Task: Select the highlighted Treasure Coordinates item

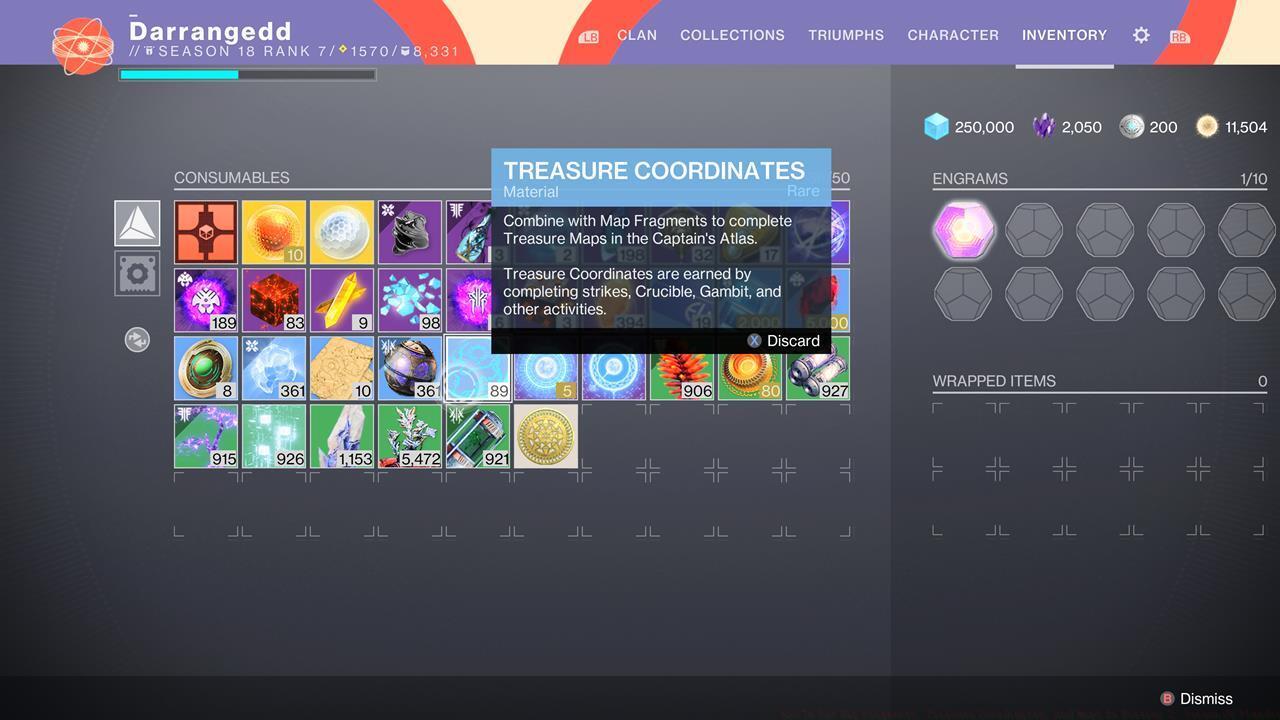Action: (477, 368)
